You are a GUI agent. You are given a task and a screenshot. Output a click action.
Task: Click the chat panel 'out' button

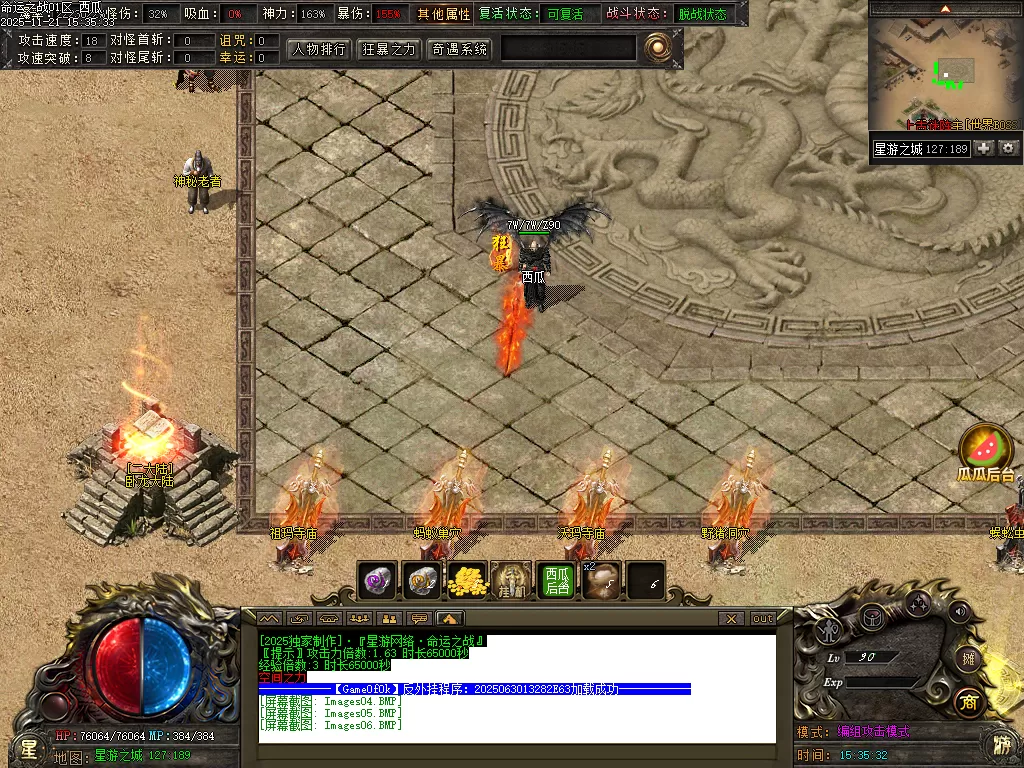pyautogui.click(x=763, y=619)
